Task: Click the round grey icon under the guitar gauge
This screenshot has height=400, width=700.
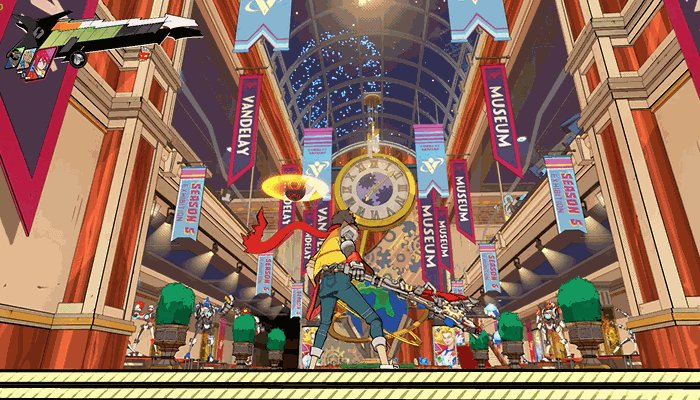Action: 78,58
